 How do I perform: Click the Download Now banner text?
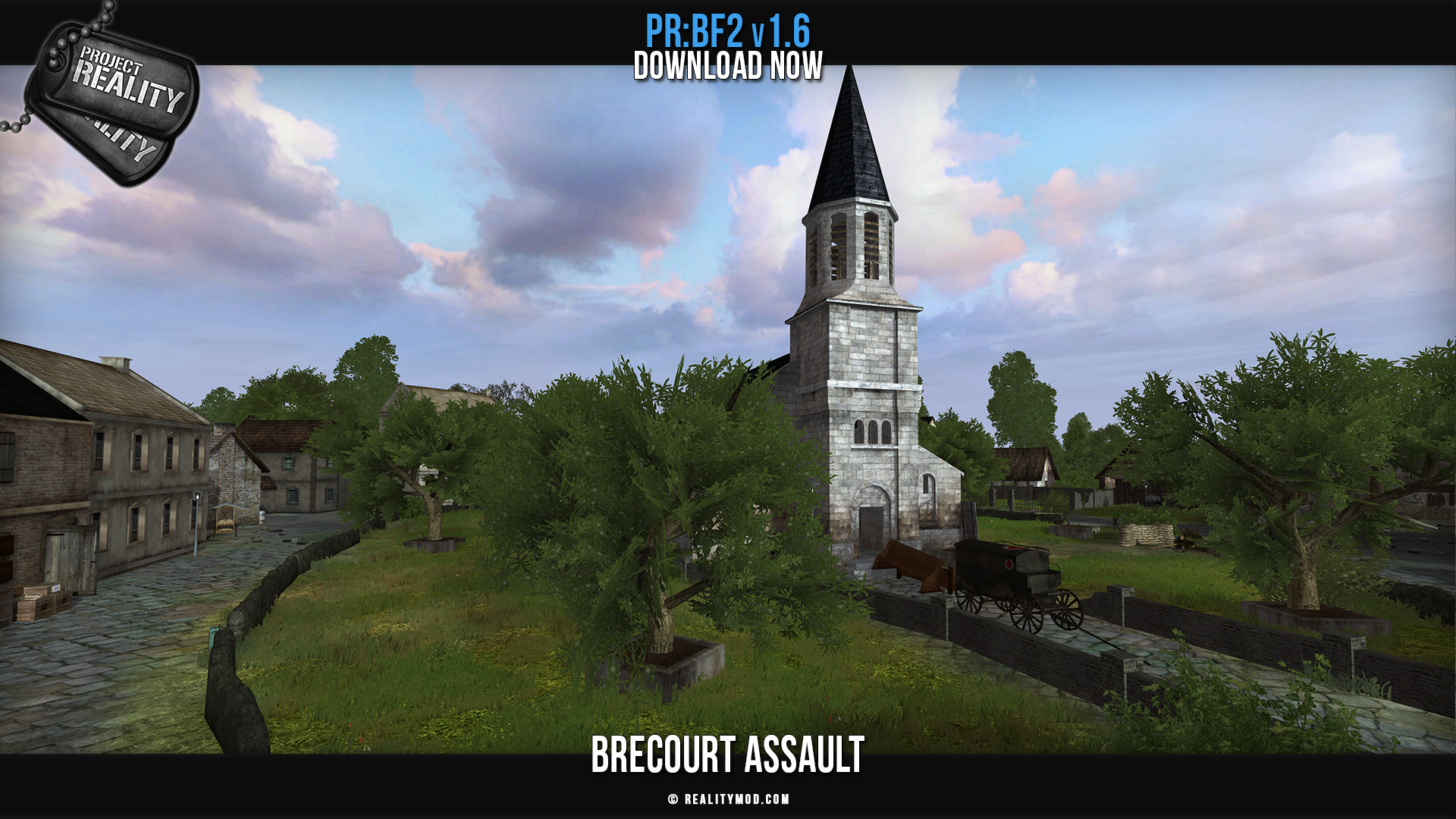(x=728, y=66)
